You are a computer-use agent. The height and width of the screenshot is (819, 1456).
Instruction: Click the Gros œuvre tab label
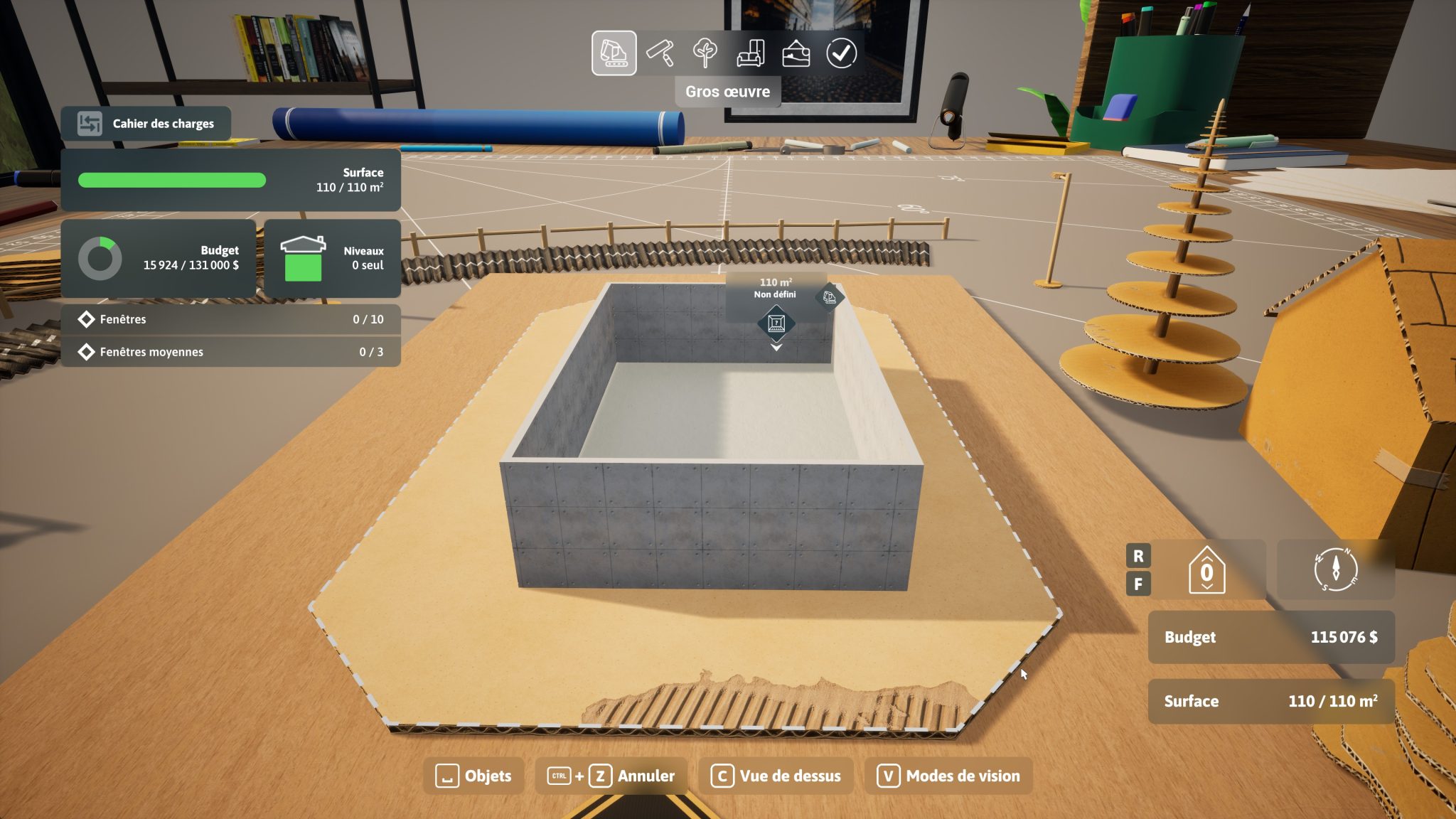coord(727,90)
